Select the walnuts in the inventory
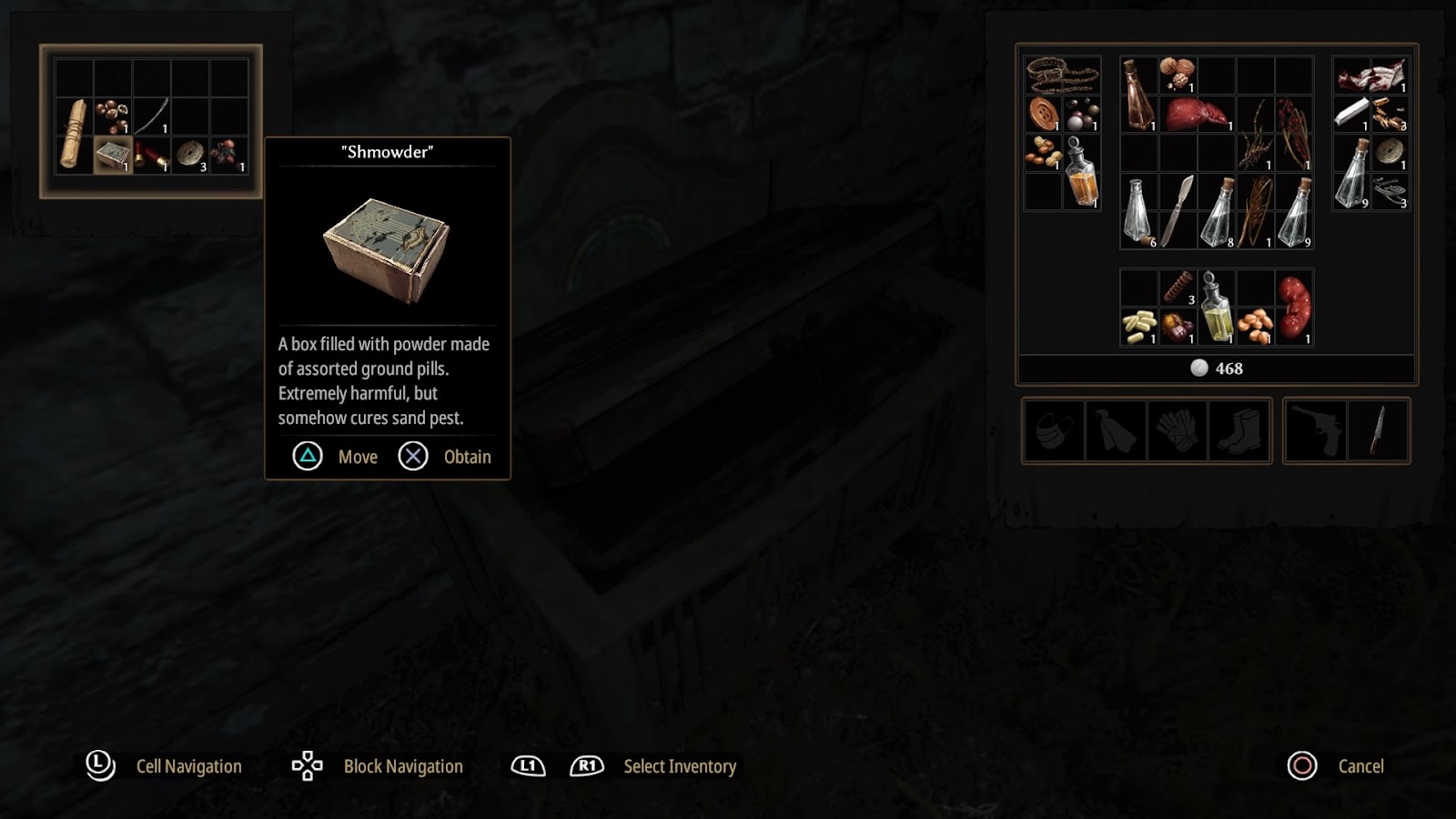This screenshot has height=819, width=1456. pos(1177,75)
